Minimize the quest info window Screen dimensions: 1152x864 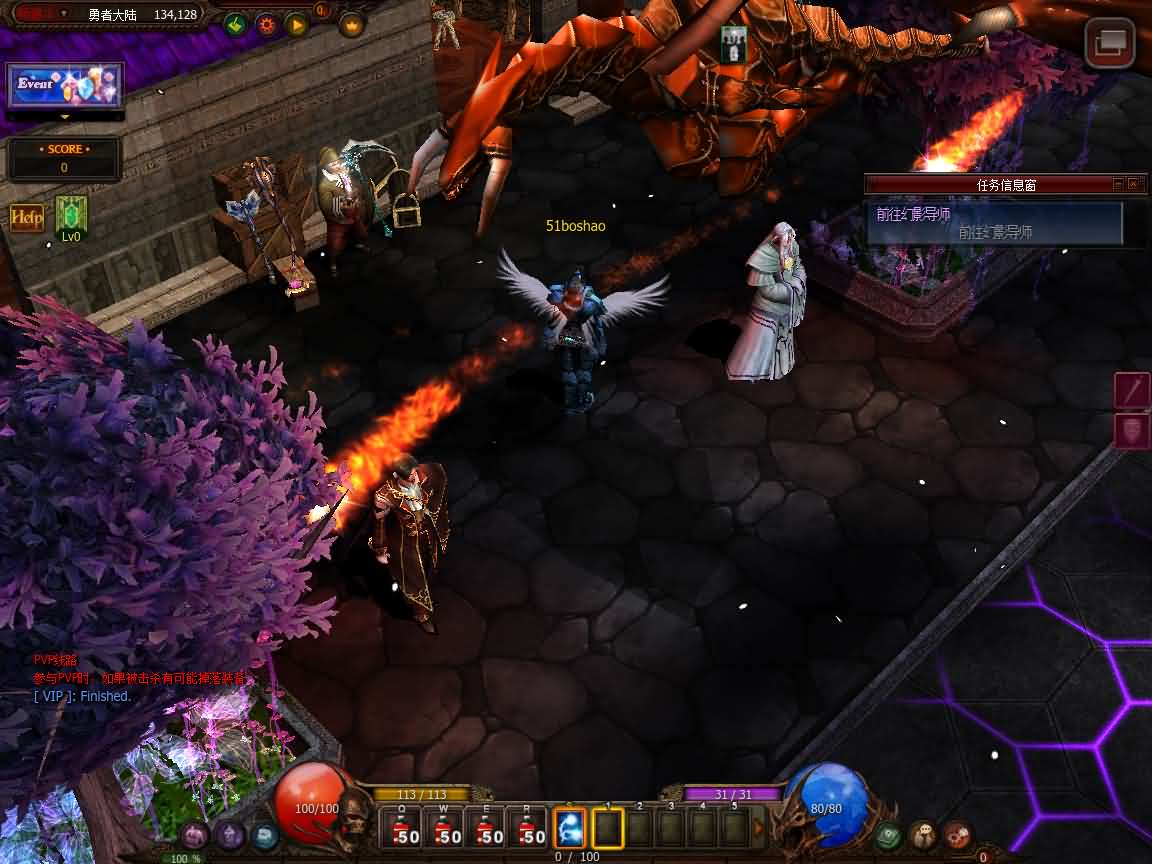click(x=1118, y=184)
